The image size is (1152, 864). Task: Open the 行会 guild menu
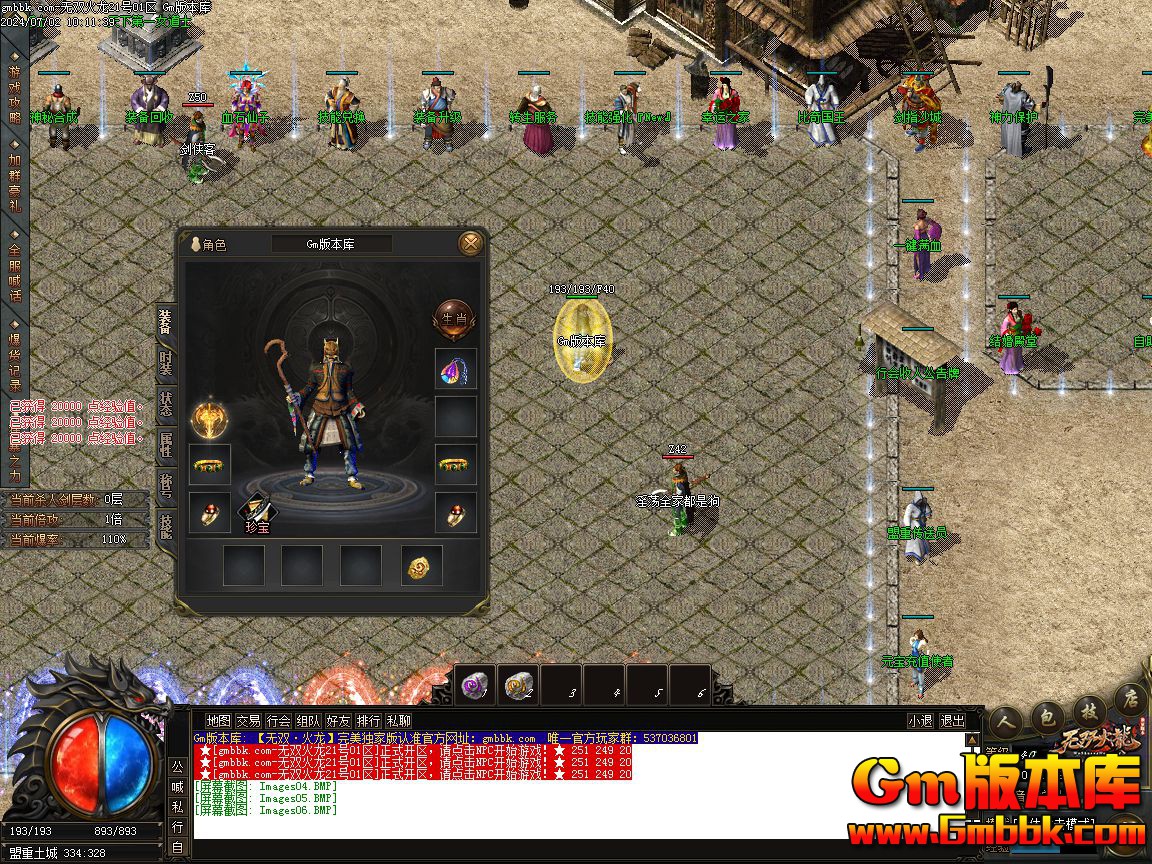coord(278,720)
